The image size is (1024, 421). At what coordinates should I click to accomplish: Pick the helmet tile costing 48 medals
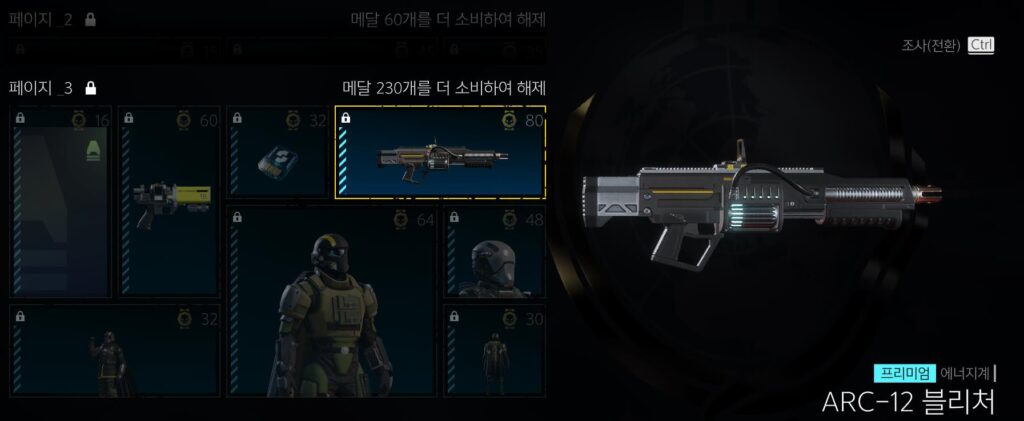tap(494, 253)
